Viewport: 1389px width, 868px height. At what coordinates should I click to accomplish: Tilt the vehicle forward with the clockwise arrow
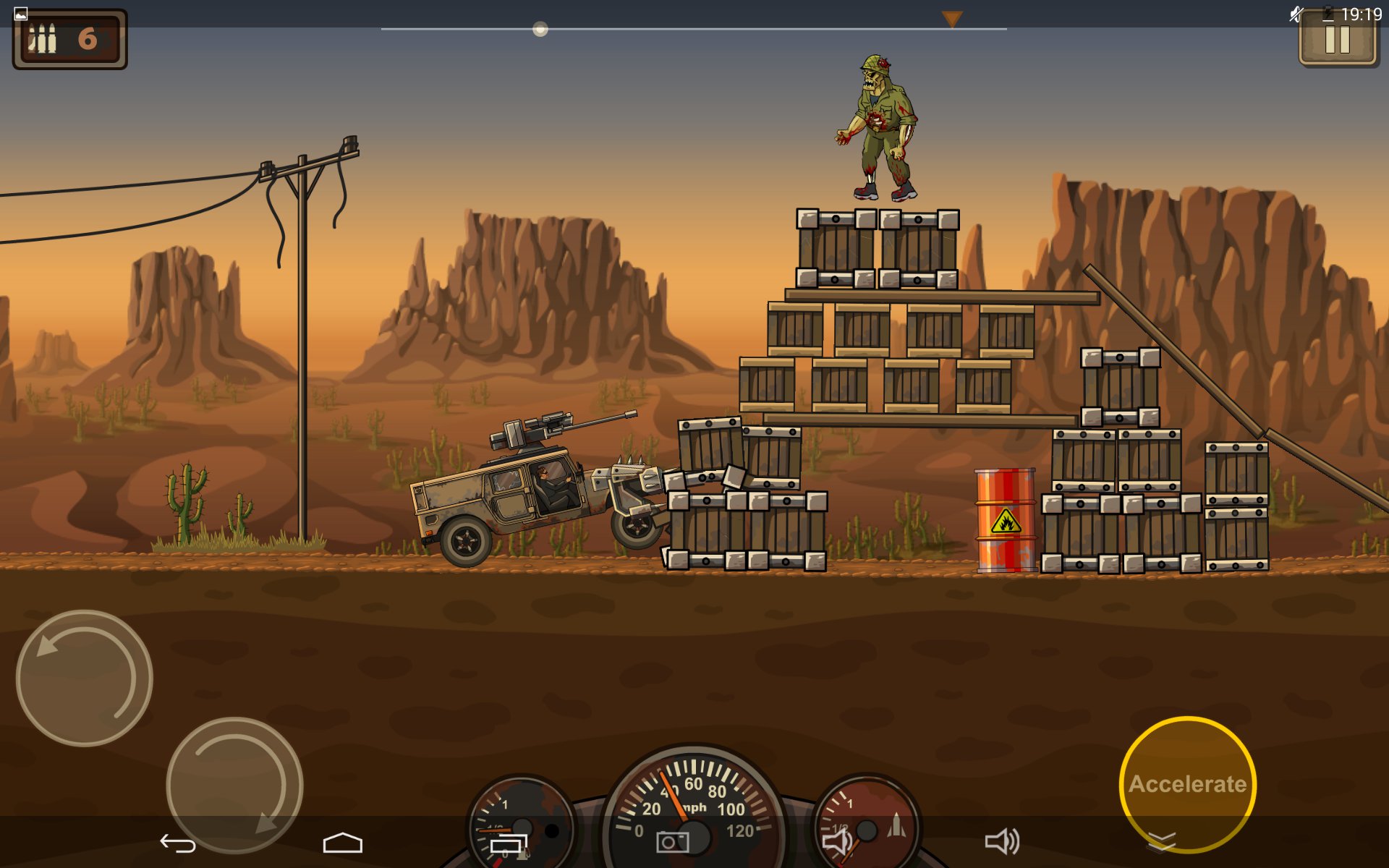point(234,785)
